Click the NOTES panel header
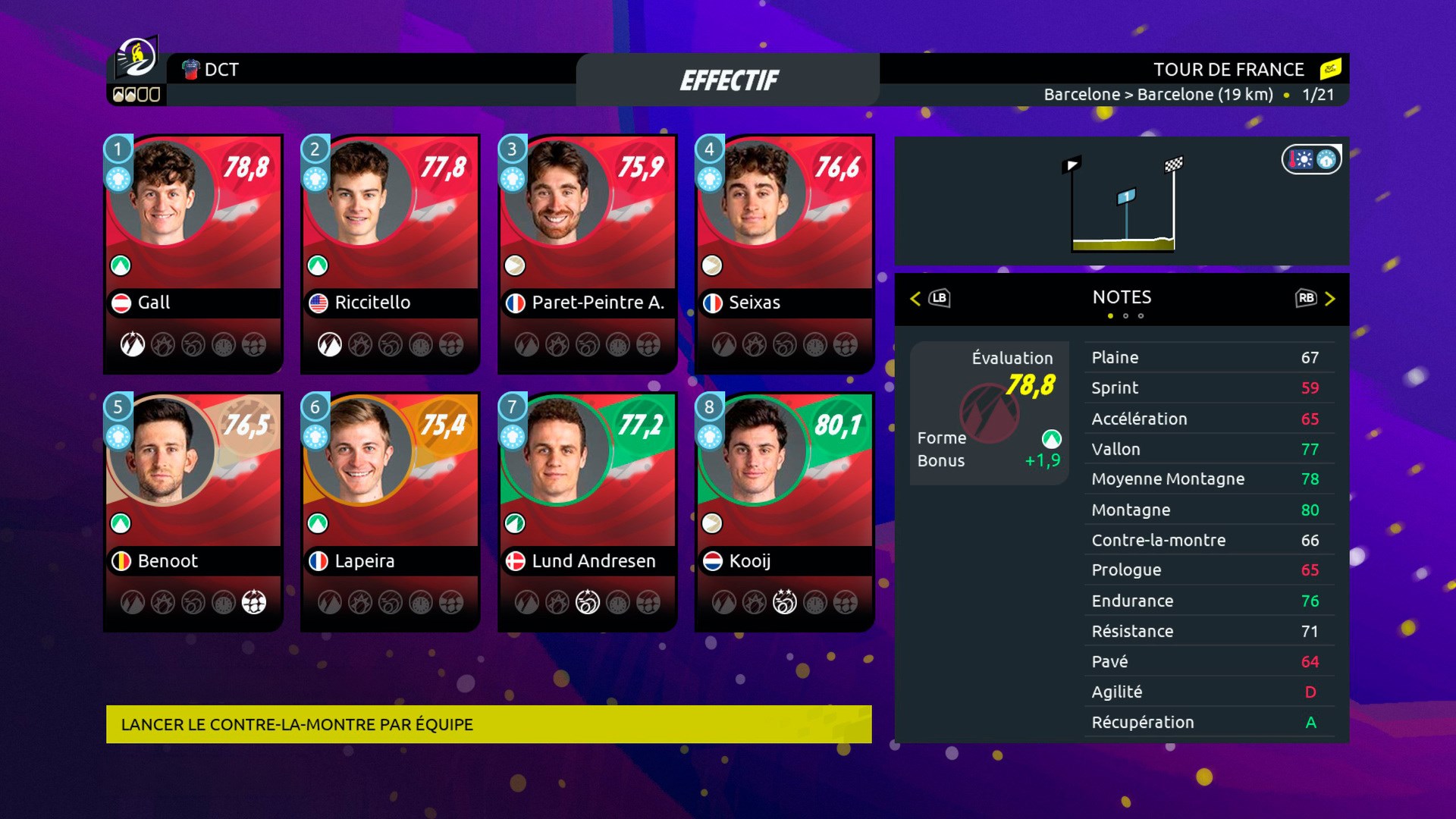This screenshot has width=1456, height=819. pos(1122,297)
